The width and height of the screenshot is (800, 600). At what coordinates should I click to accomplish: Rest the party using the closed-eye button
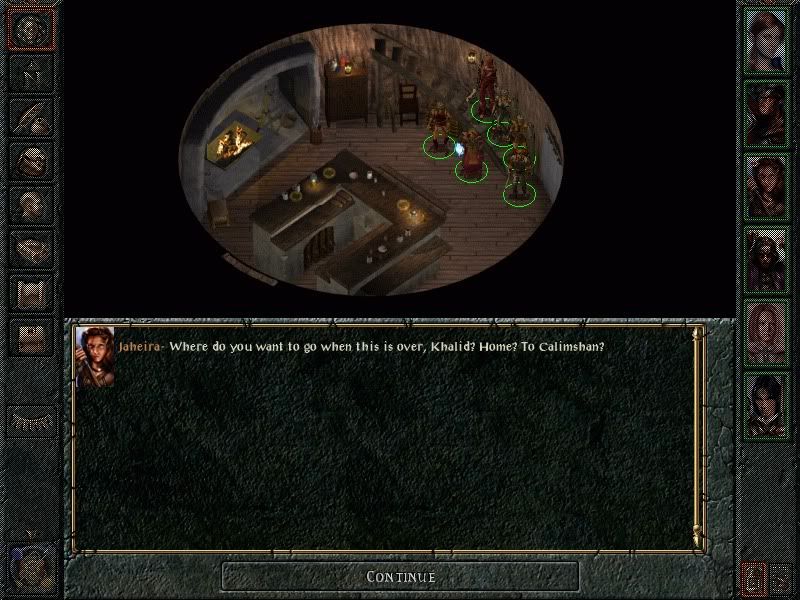pyautogui.click(x=30, y=422)
